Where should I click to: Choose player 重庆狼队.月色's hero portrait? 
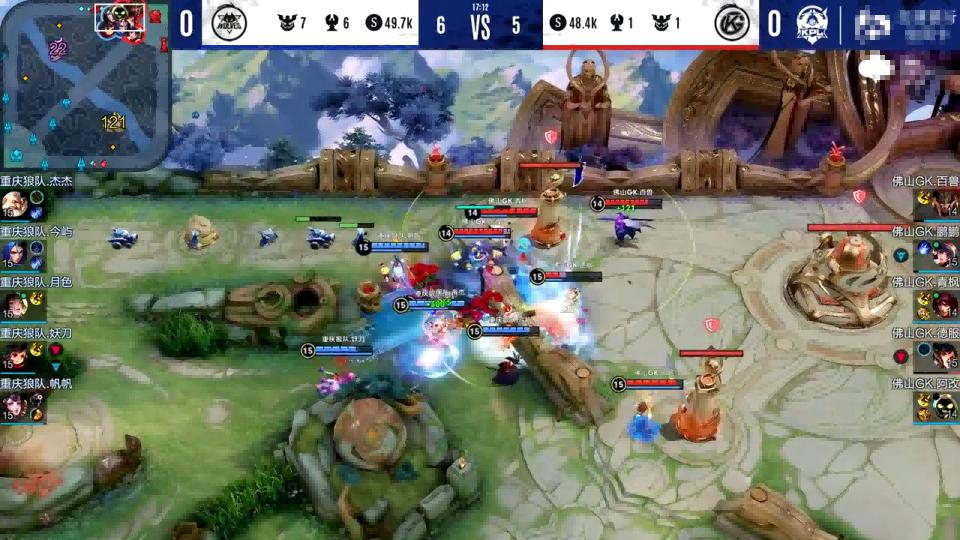13,304
